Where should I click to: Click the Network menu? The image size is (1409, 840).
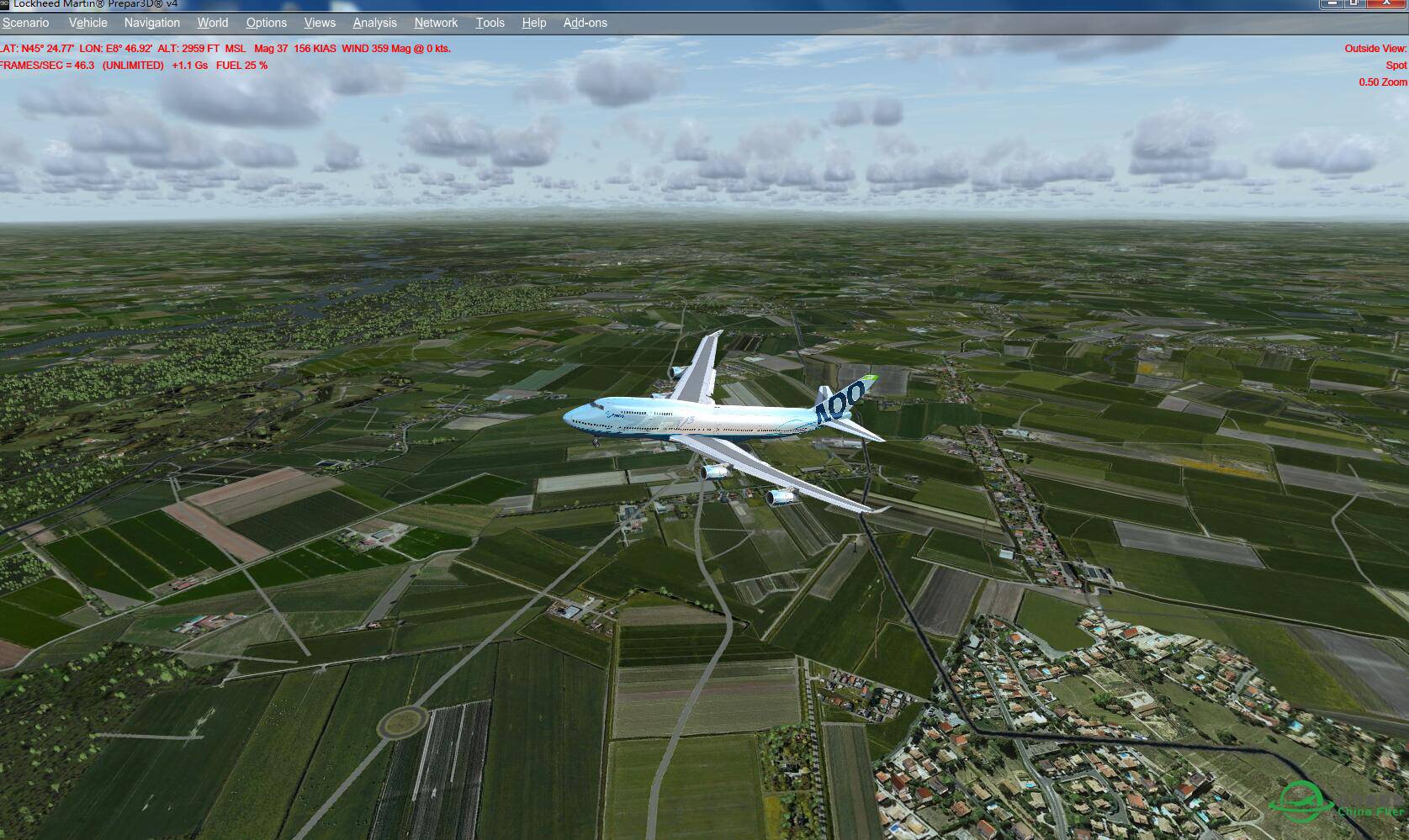pyautogui.click(x=436, y=23)
